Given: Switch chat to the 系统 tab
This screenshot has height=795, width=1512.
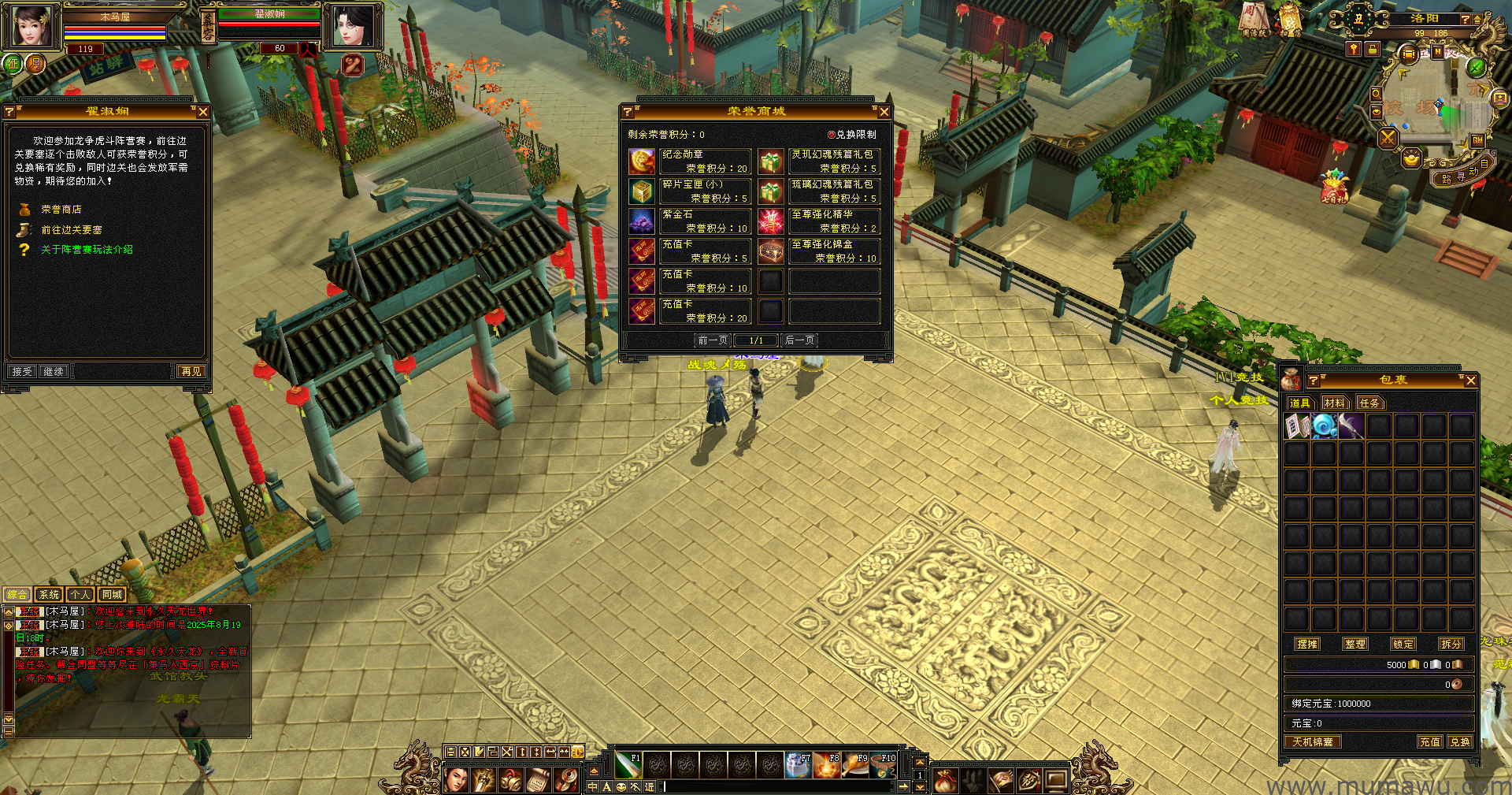Looking at the screenshot, I should (49, 595).
